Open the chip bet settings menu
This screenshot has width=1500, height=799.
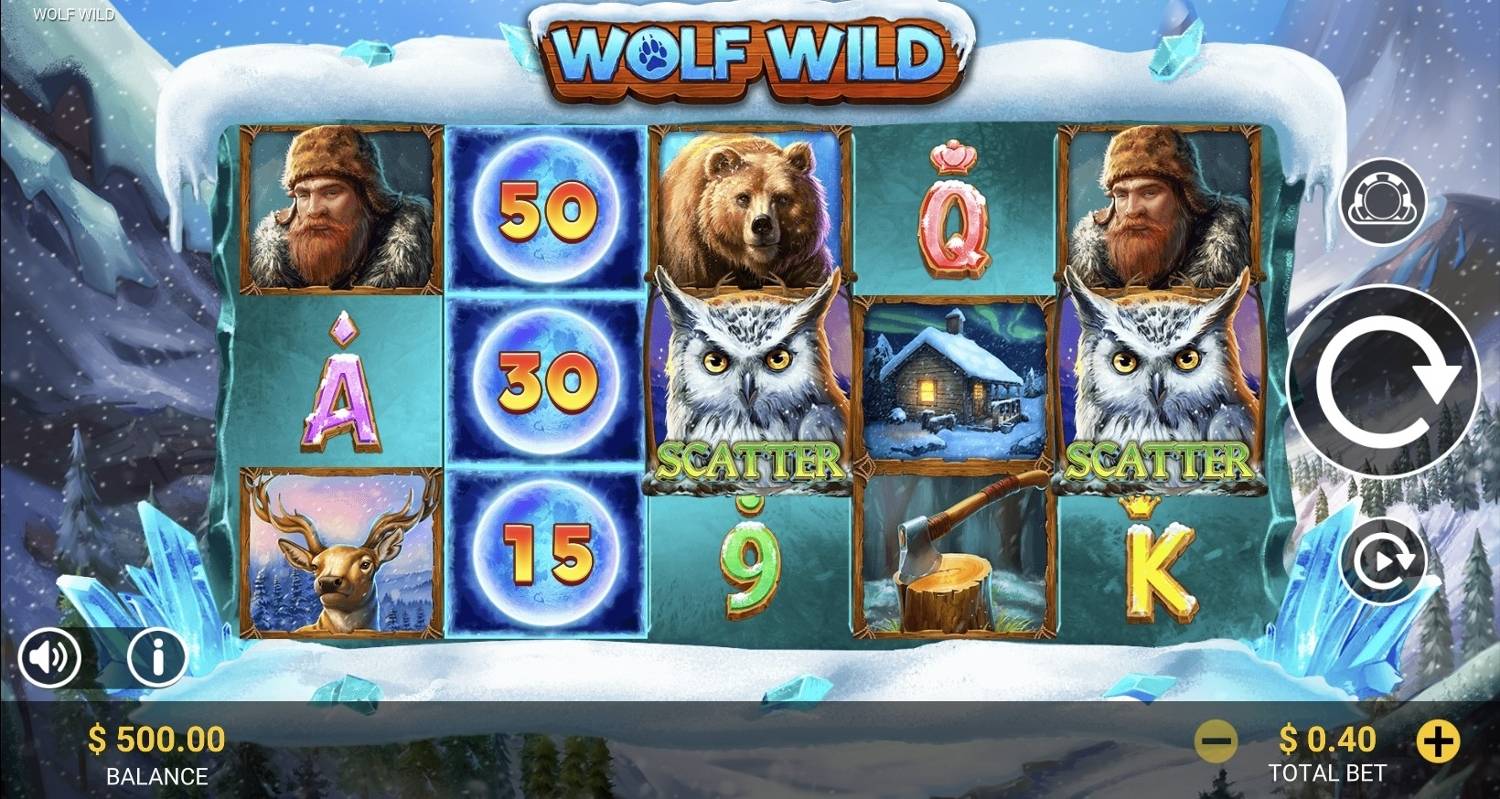click(x=1385, y=200)
